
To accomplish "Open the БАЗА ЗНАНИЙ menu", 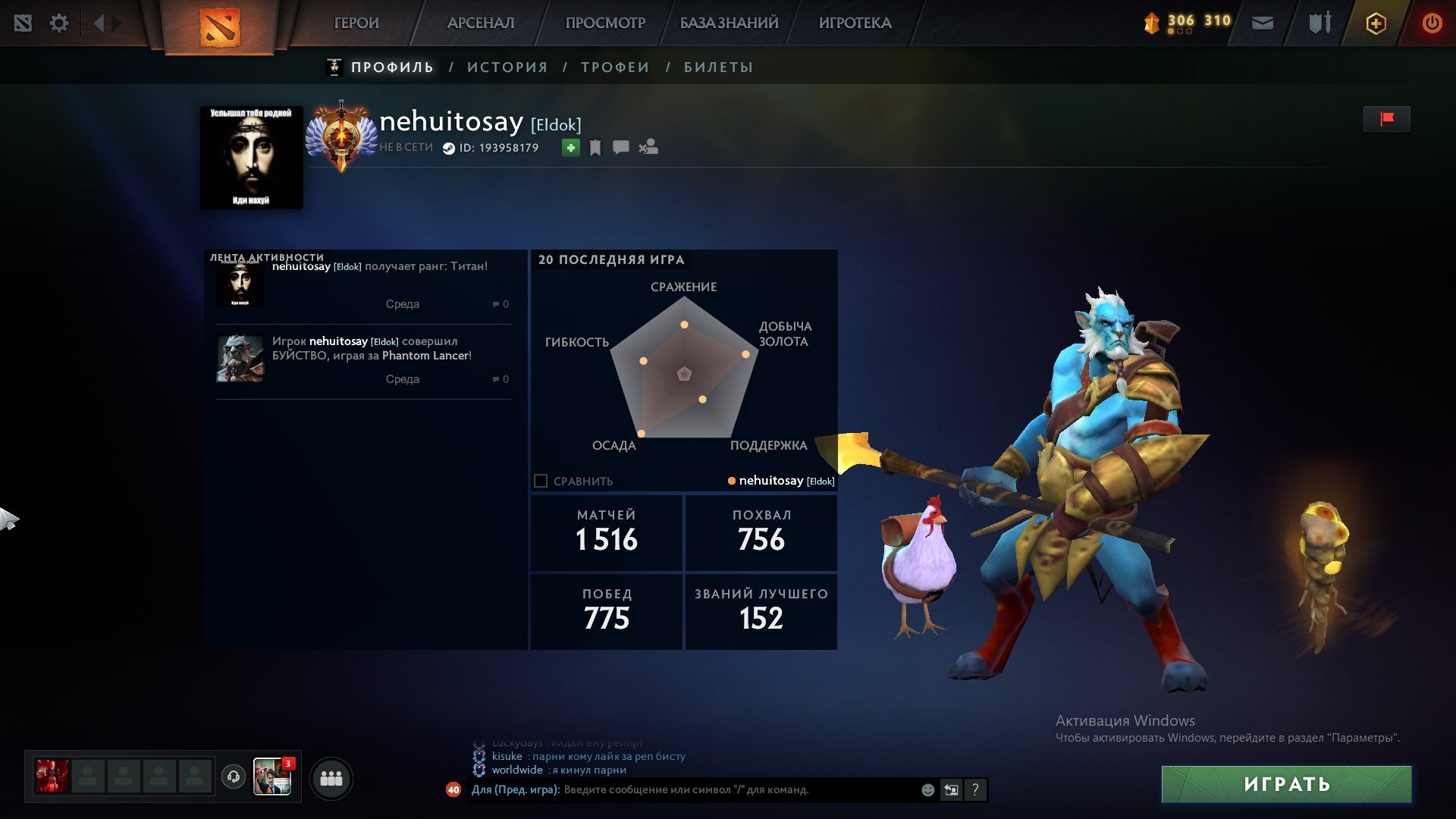I will (726, 23).
